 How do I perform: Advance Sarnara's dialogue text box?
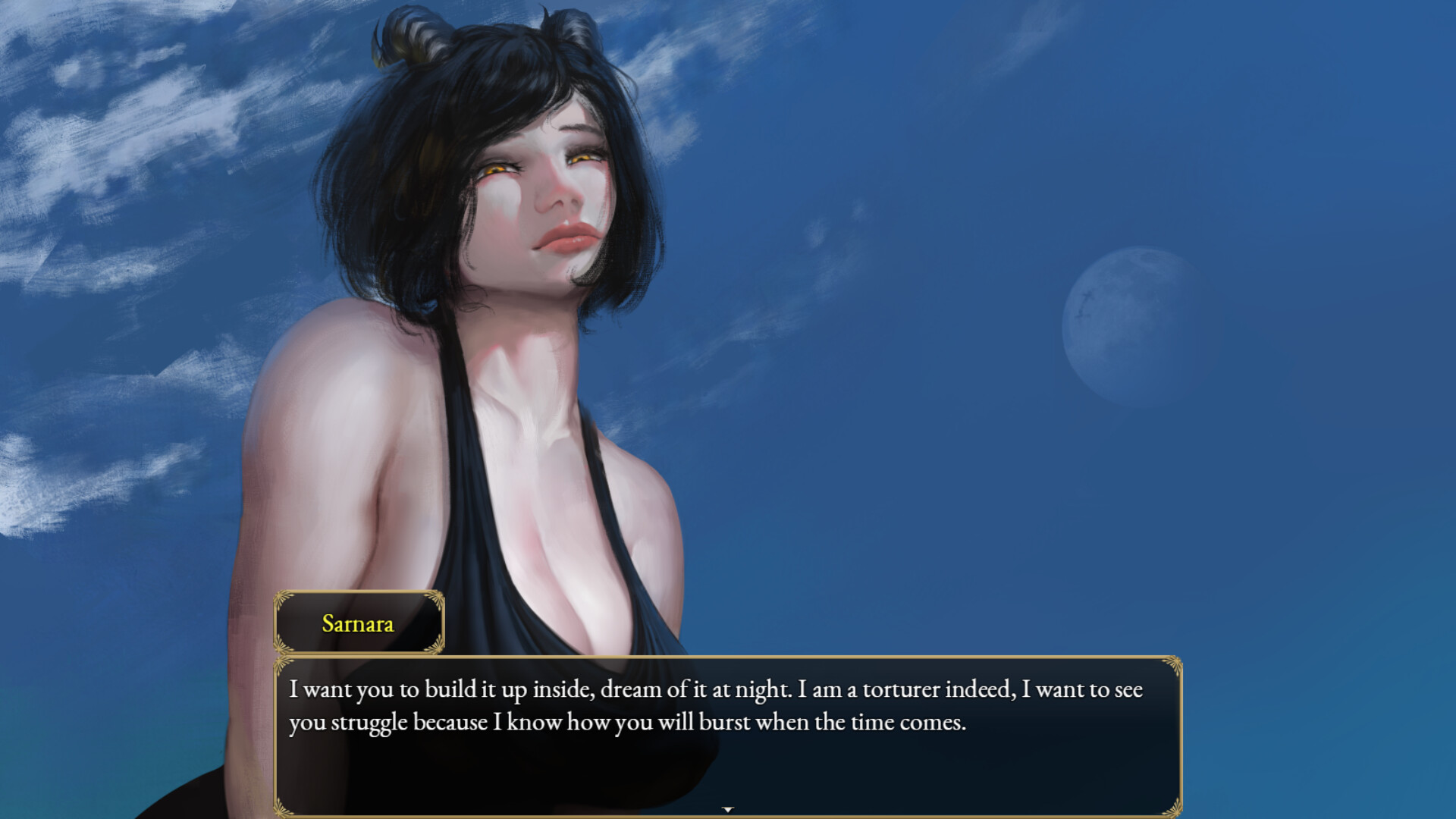pos(726,736)
